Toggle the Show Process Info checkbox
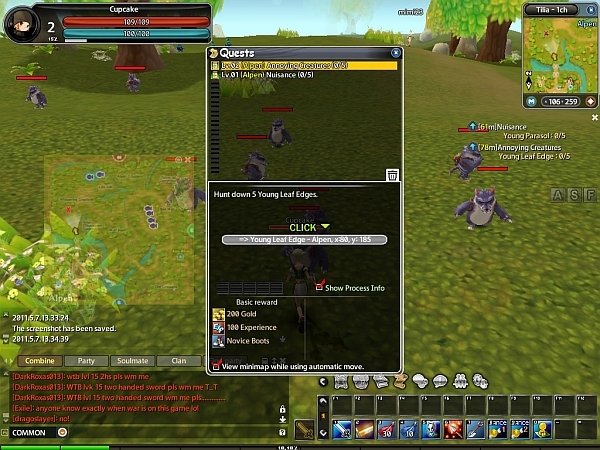This screenshot has width=600, height=450. pyautogui.click(x=320, y=287)
